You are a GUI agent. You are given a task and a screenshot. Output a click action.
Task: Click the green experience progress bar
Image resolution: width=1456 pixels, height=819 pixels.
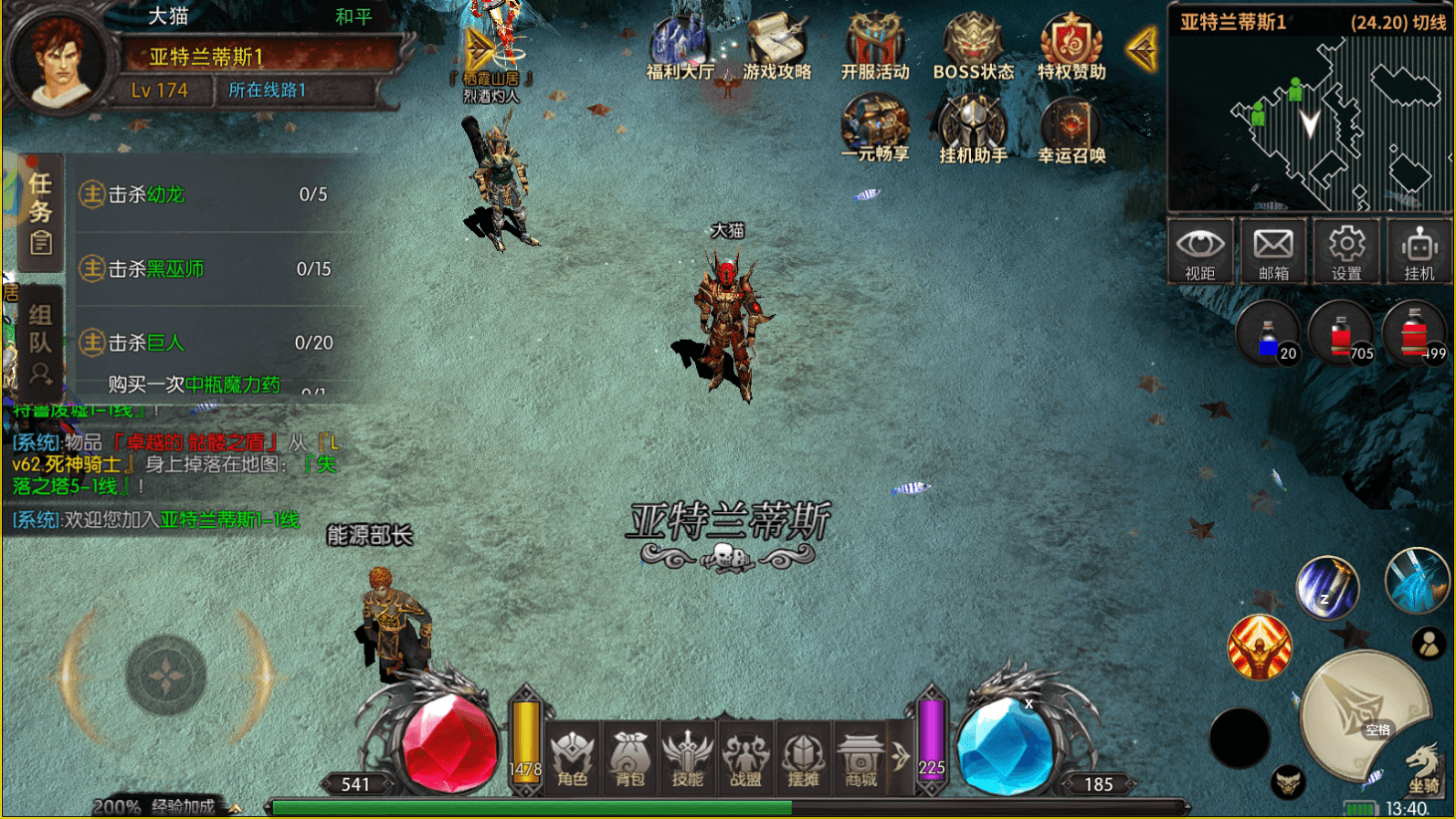click(x=528, y=807)
